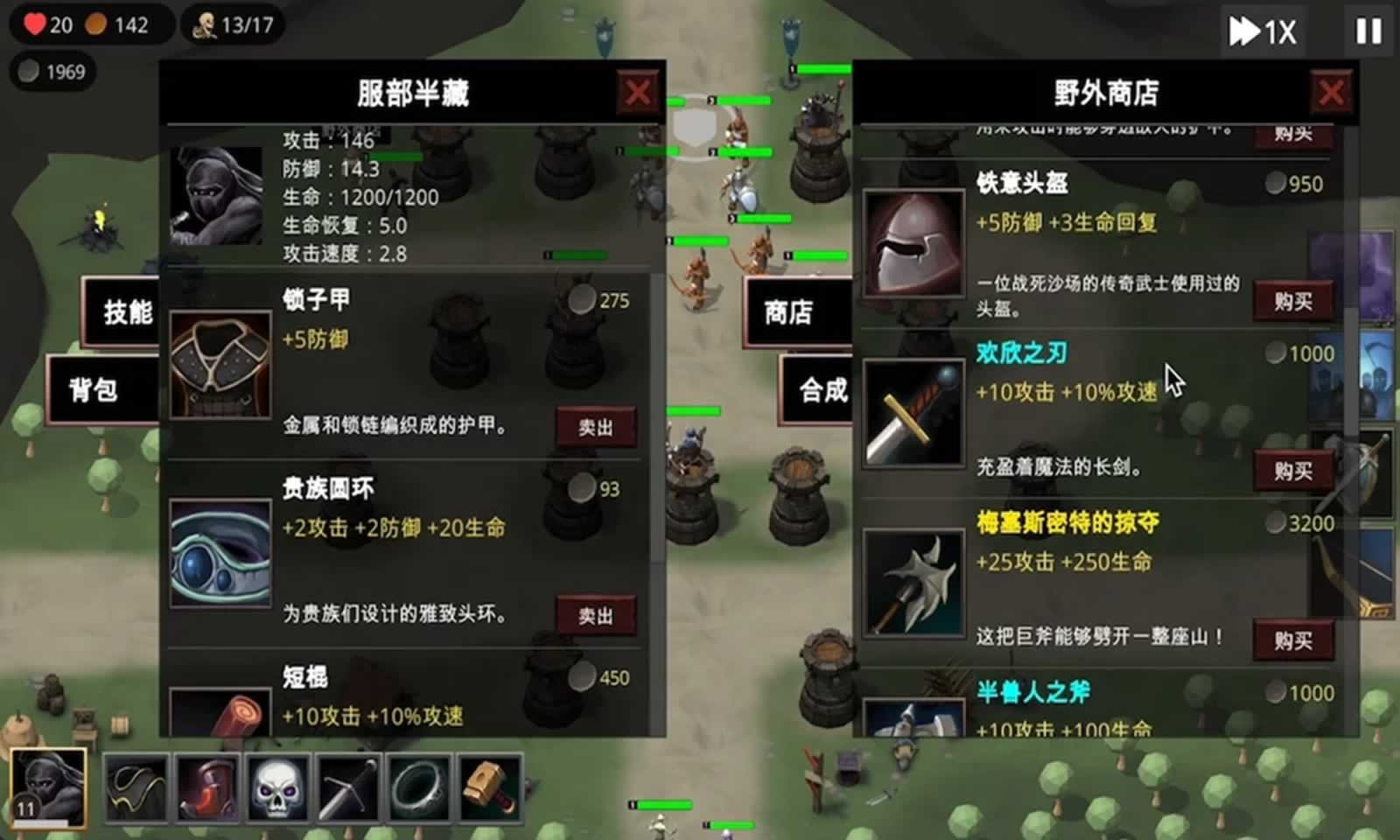Buy the 铁意头盔 with its 购买 button

point(1294,298)
